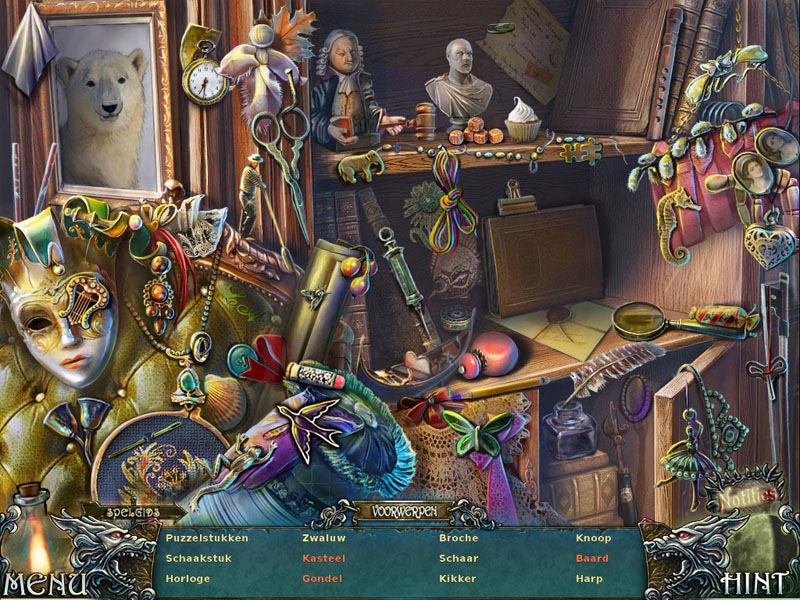This screenshot has width=800, height=600.
Task: Select the Gondel list entry
Action: (322, 578)
